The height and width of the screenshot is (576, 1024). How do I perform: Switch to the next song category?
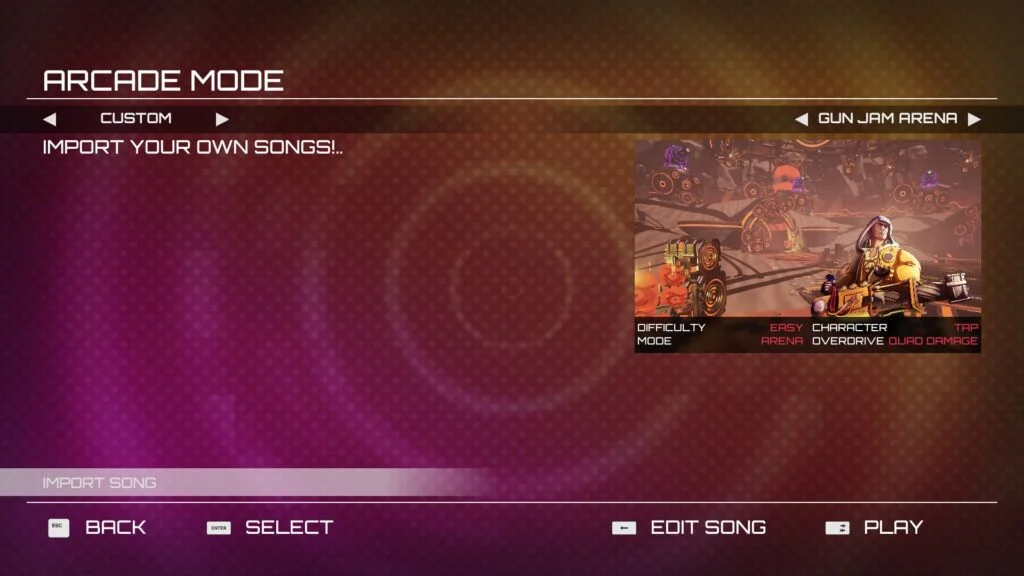click(222, 119)
